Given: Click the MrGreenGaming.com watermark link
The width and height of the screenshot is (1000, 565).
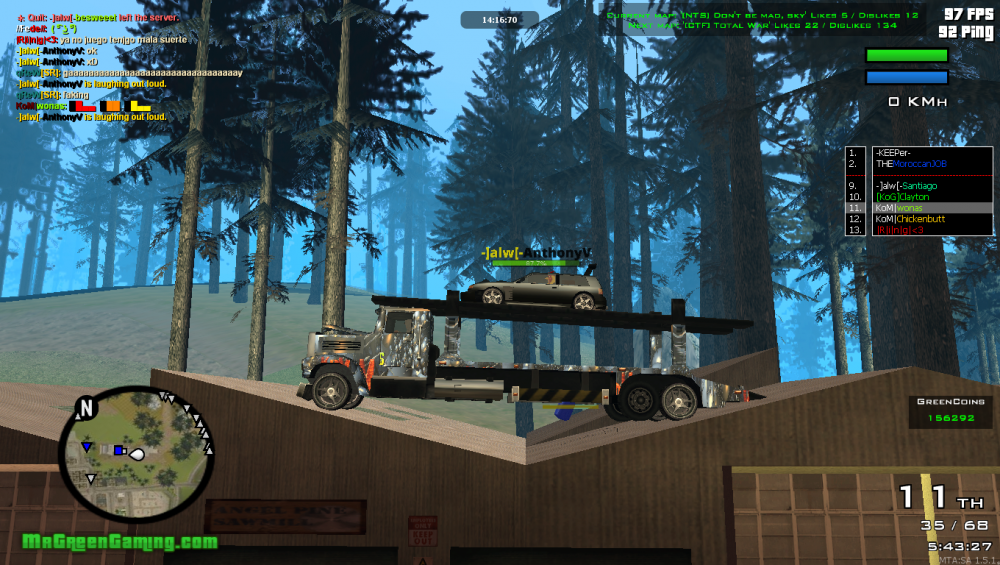Looking at the screenshot, I should (120, 542).
